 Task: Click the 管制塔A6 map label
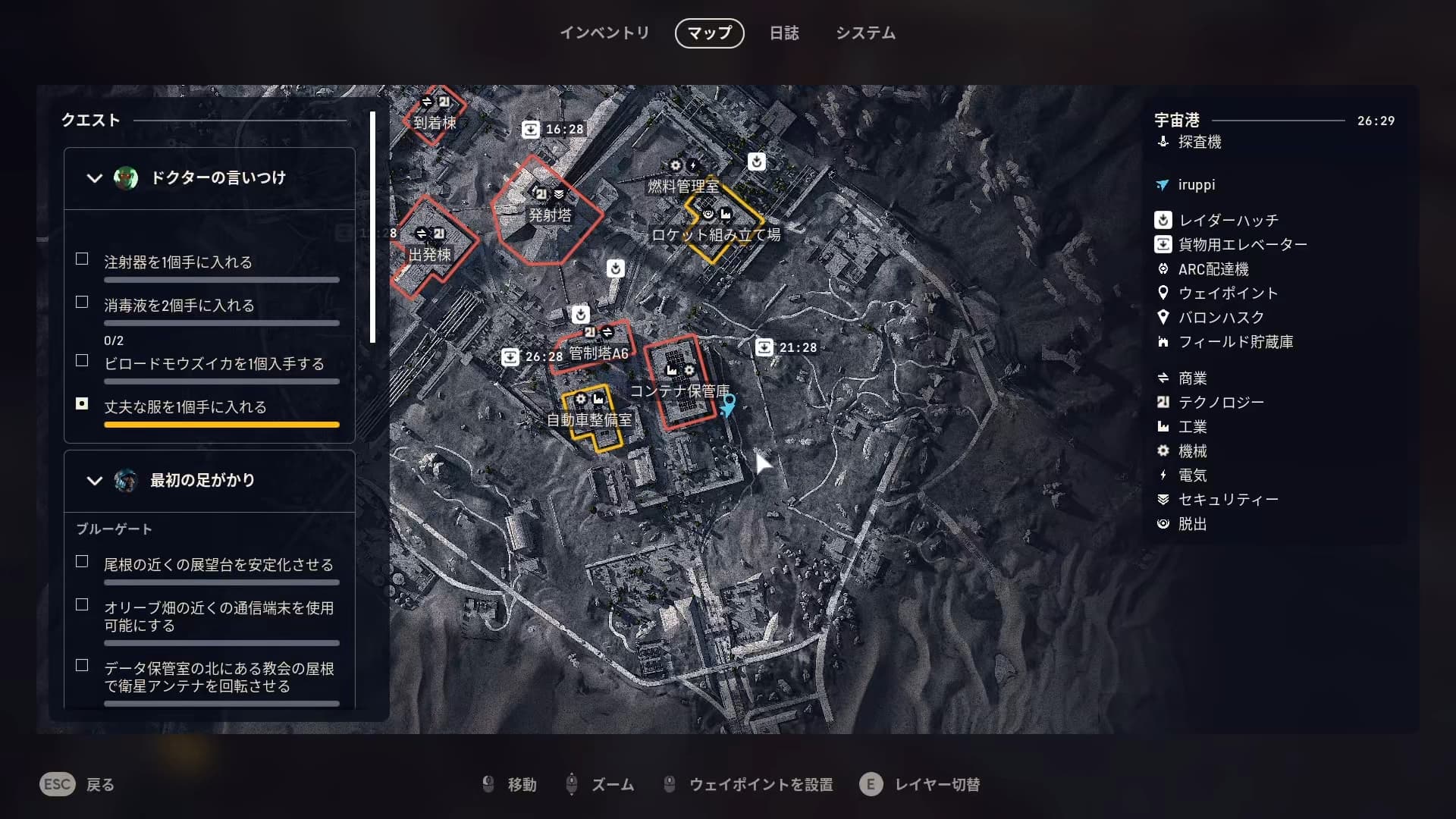tap(598, 353)
